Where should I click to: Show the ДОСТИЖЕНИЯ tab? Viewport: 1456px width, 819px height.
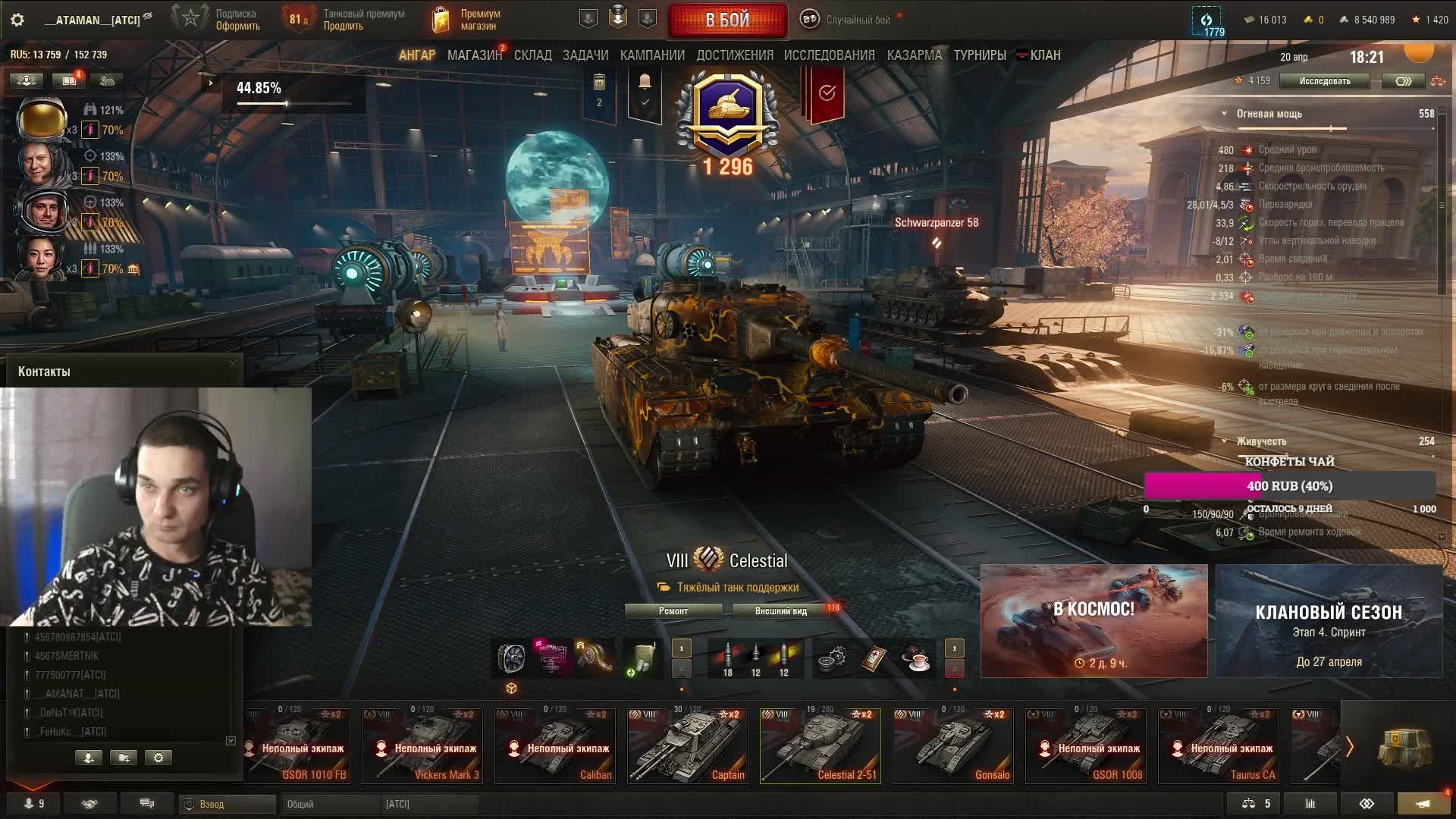tap(735, 55)
